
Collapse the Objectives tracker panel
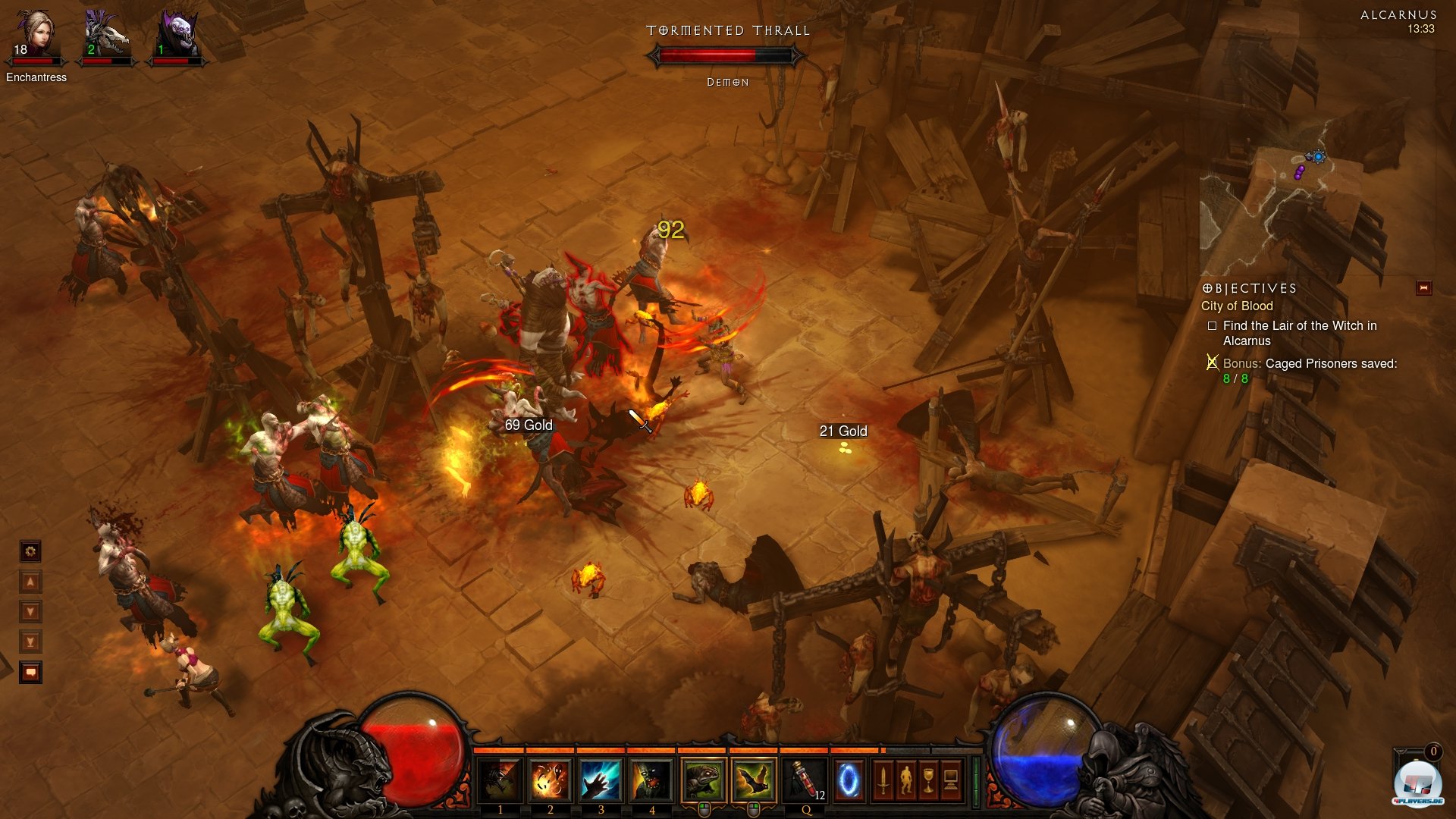(x=1423, y=287)
